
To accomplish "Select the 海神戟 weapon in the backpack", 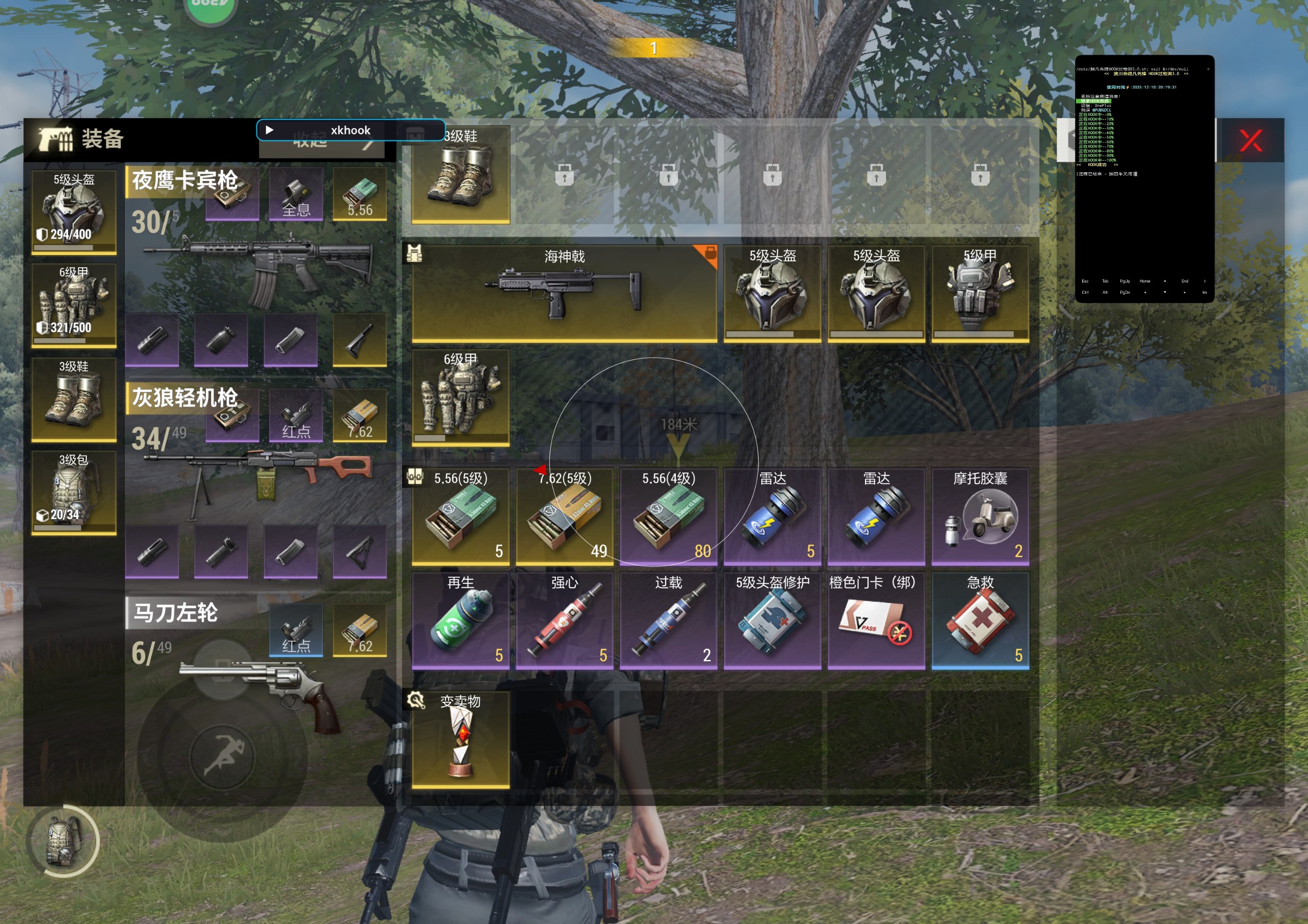I will pos(564,293).
